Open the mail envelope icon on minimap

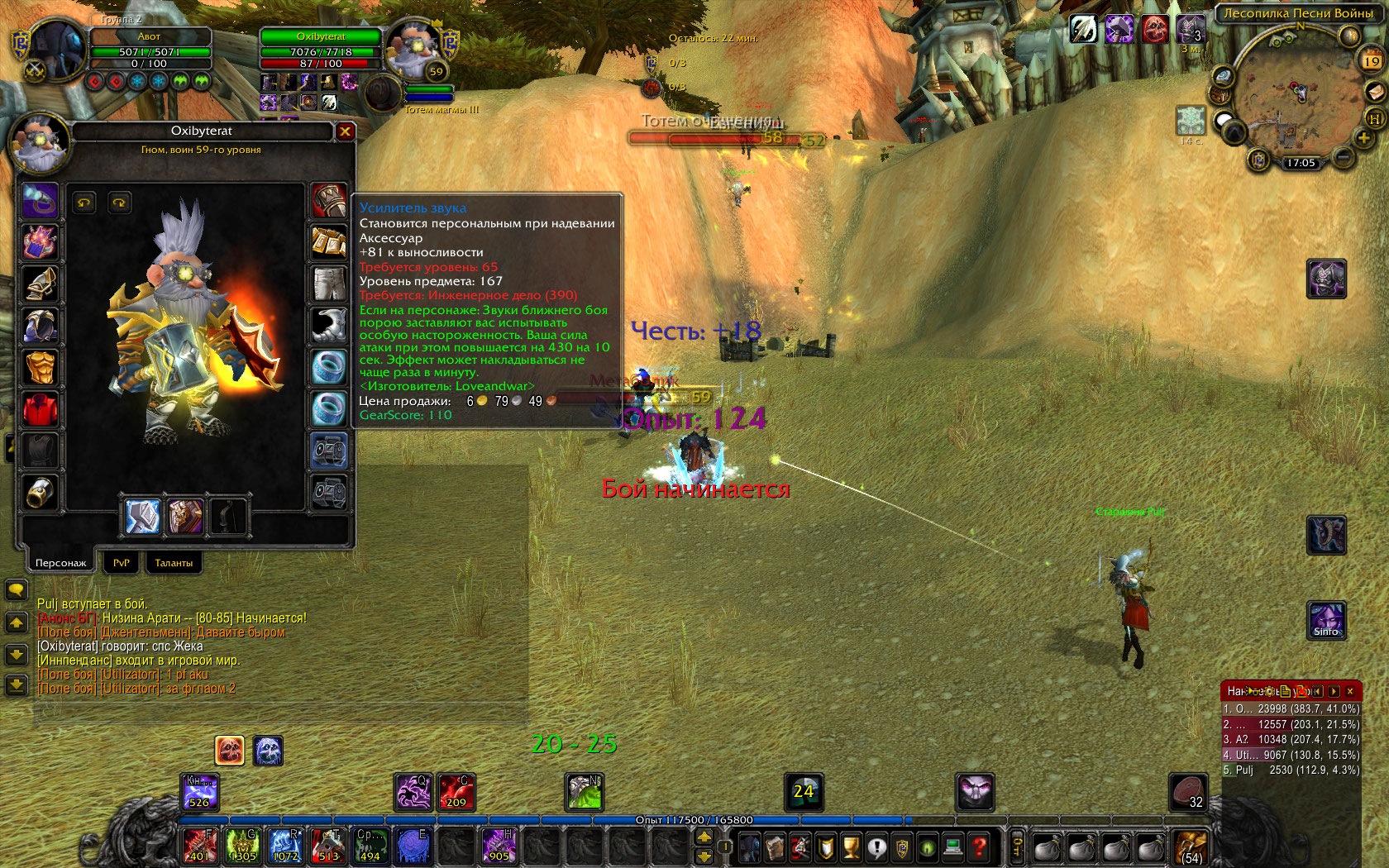coord(1374,91)
